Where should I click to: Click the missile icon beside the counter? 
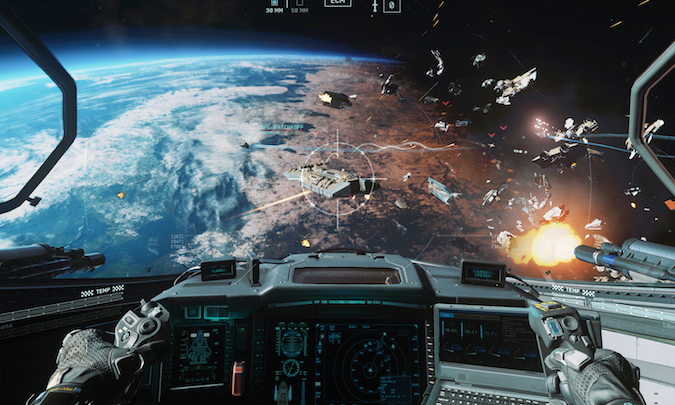point(374,5)
